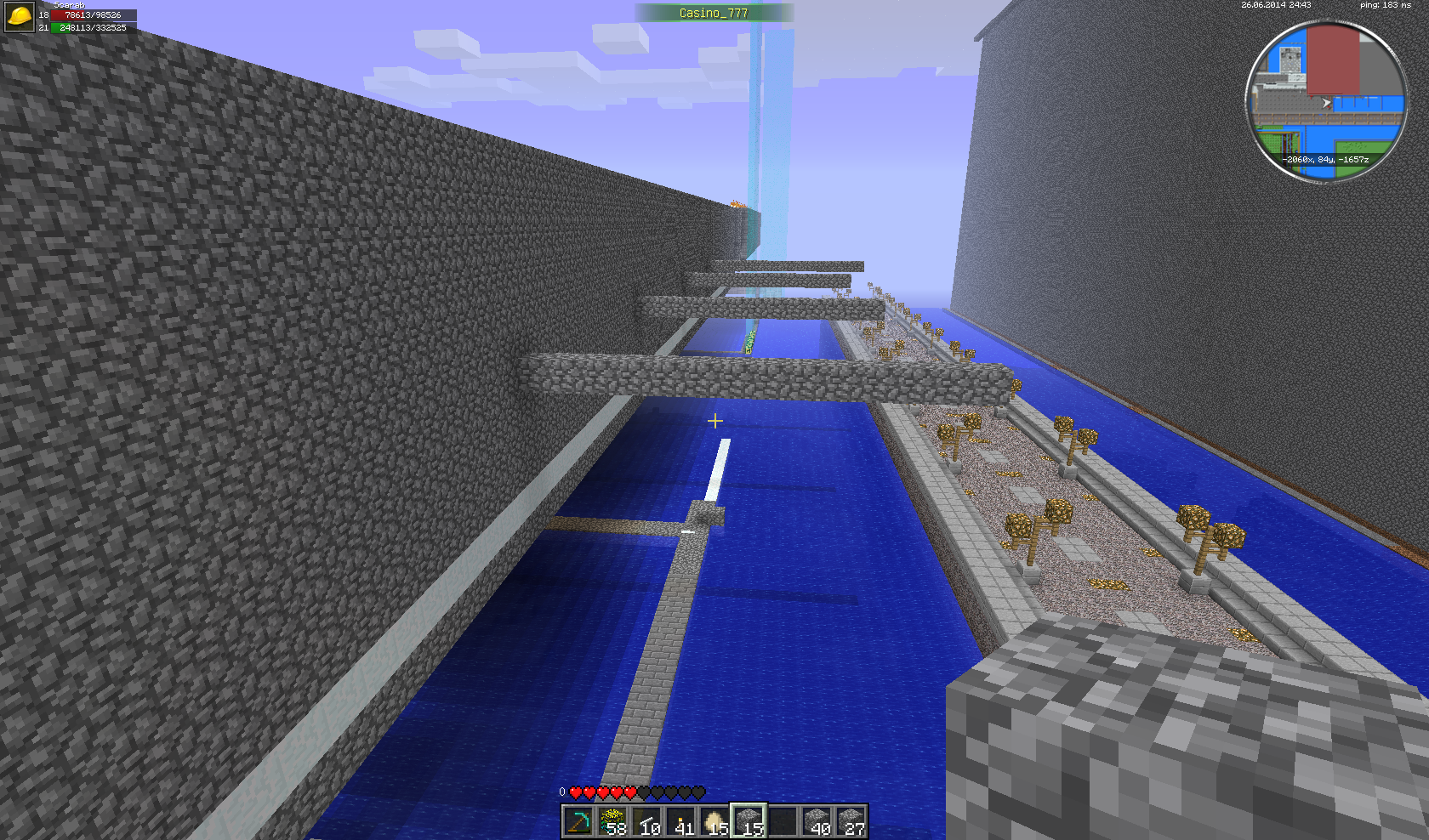Image resolution: width=1429 pixels, height=840 pixels.
Task: Select the cobblestone stack of 40
Action: click(817, 822)
